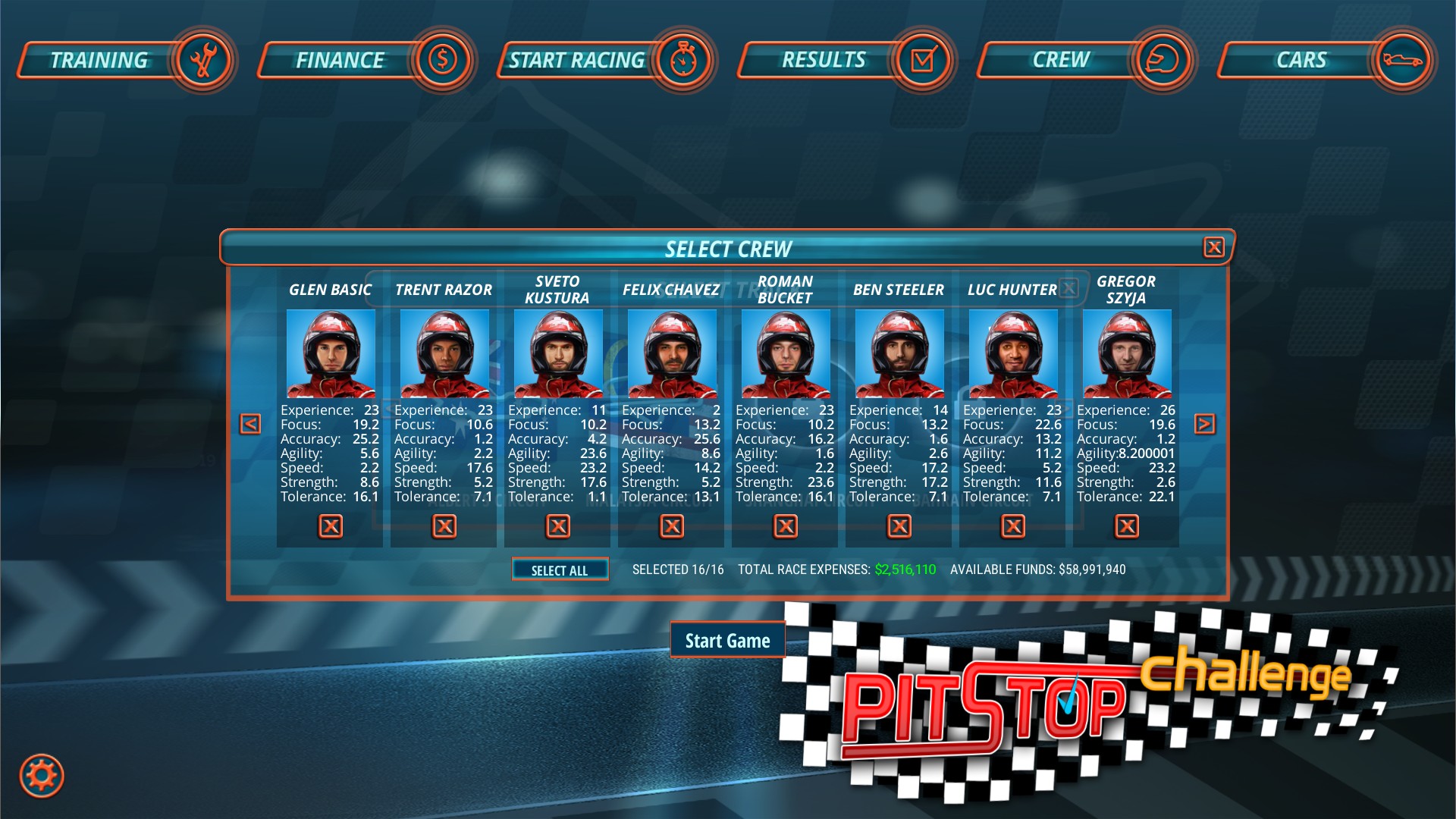Click Roman Bucket's portrait thumbnail
The height and width of the screenshot is (819, 1456).
coord(785,353)
